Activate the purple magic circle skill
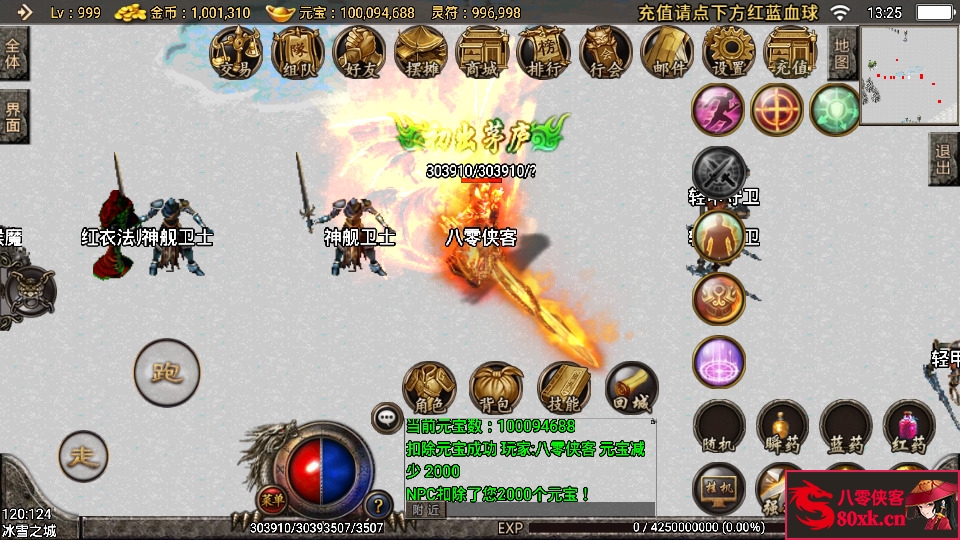The width and height of the screenshot is (960, 540). [718, 362]
